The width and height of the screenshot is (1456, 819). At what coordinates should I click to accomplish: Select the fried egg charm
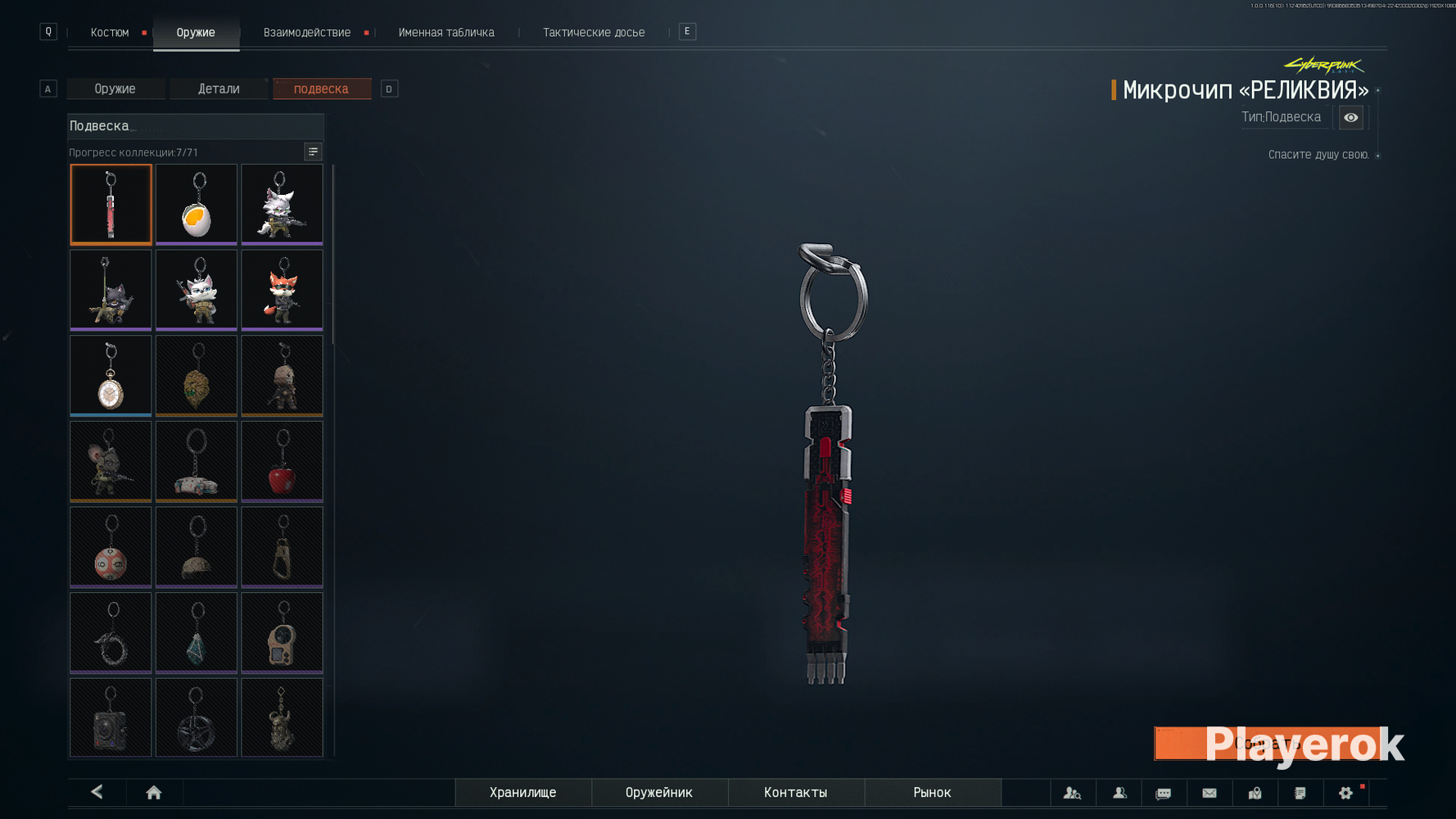[197, 204]
